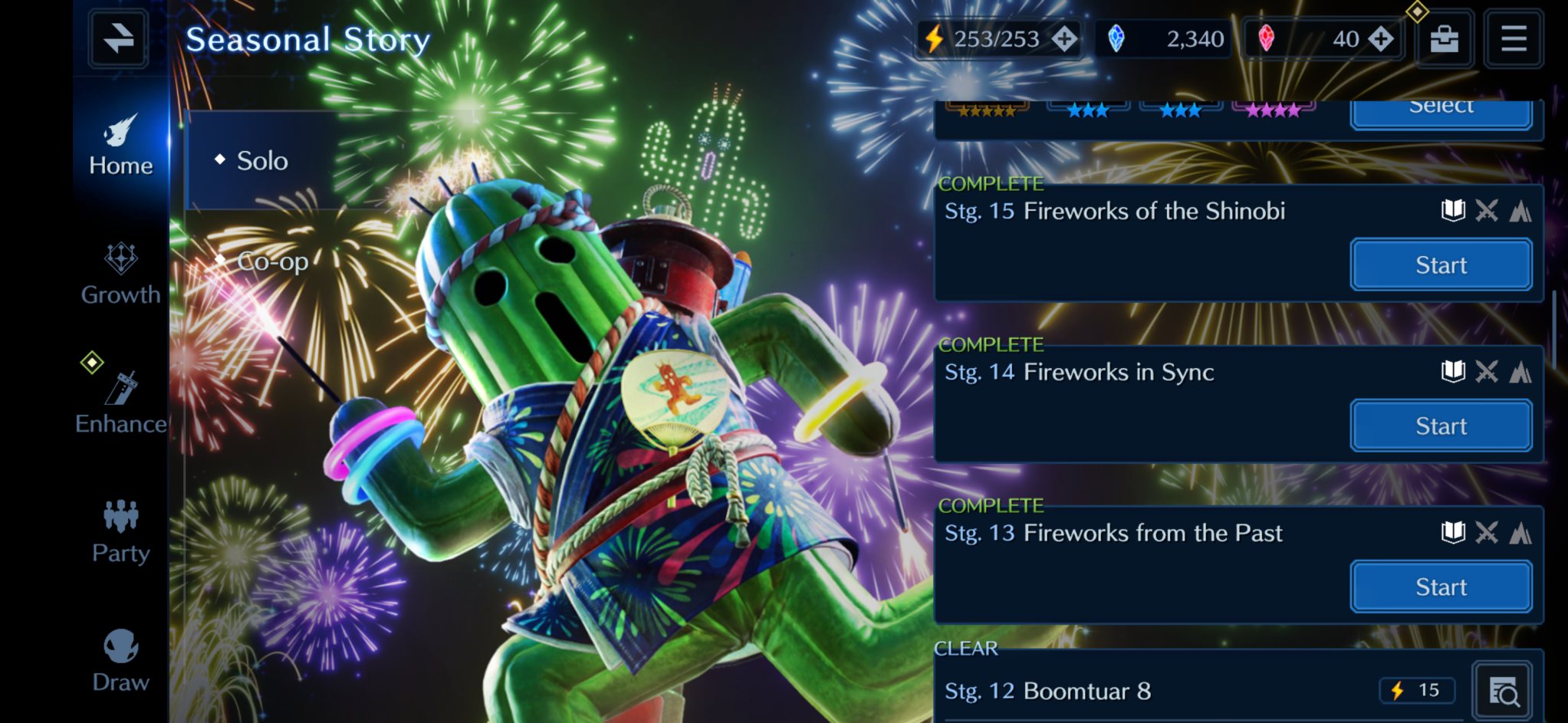This screenshot has width=1568, height=723.
Task: Open the Draw menu
Action: click(x=120, y=660)
